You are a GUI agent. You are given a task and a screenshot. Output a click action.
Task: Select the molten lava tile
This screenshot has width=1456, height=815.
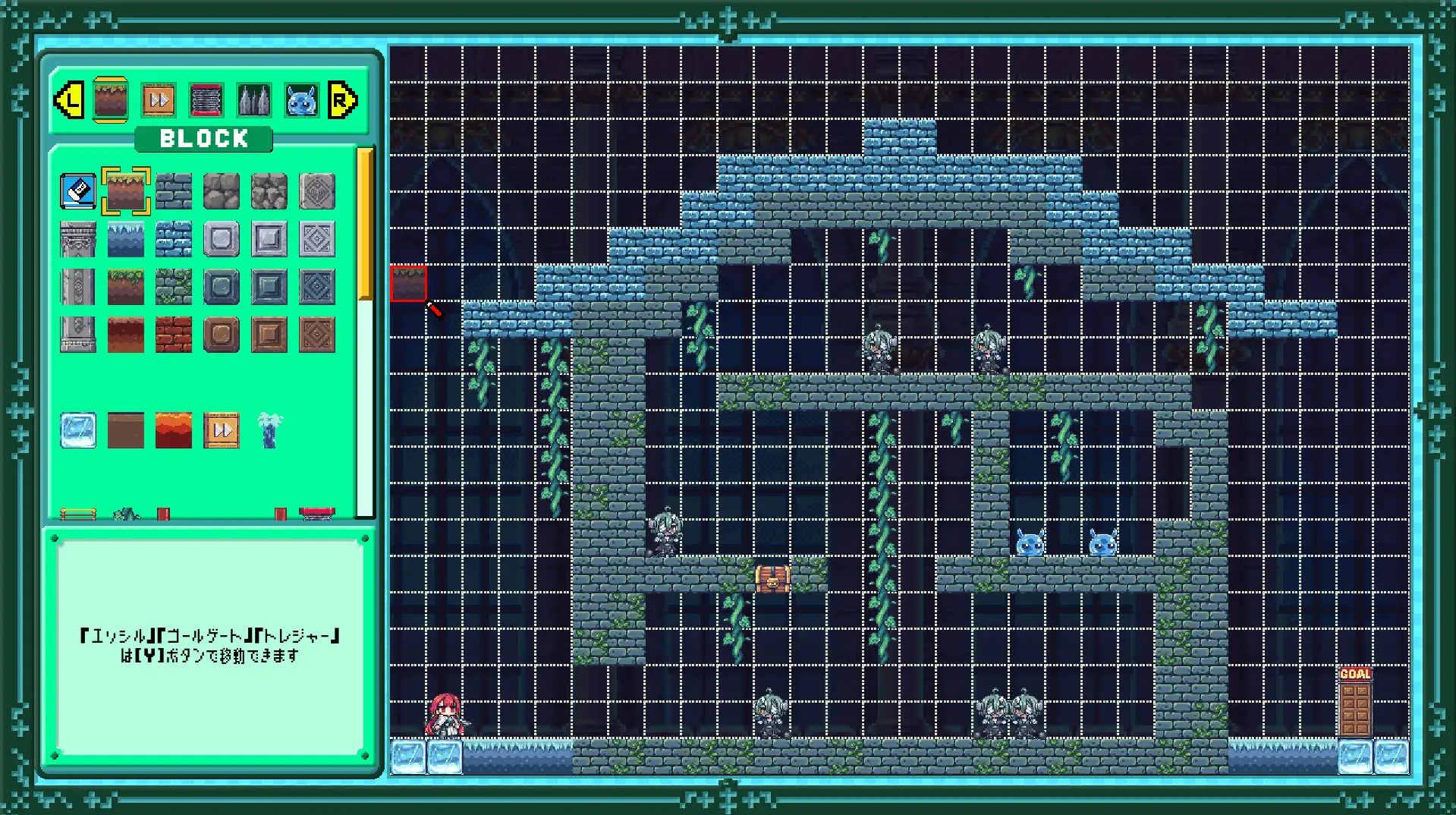174,430
